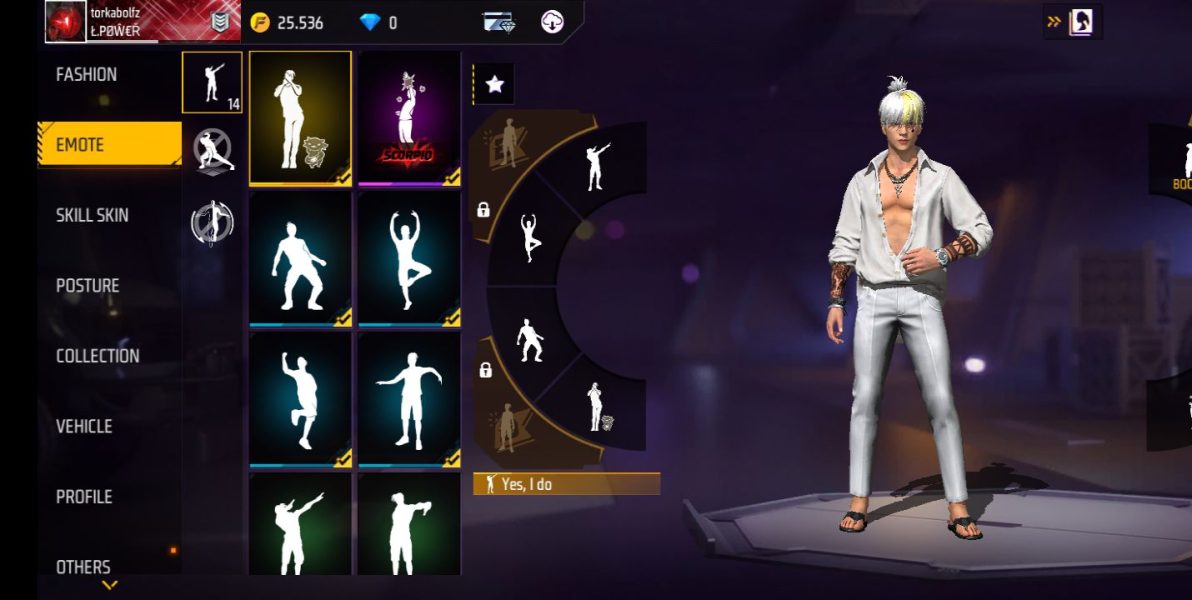The image size is (1192, 600).
Task: Open the Posture menu
Action: [88, 286]
